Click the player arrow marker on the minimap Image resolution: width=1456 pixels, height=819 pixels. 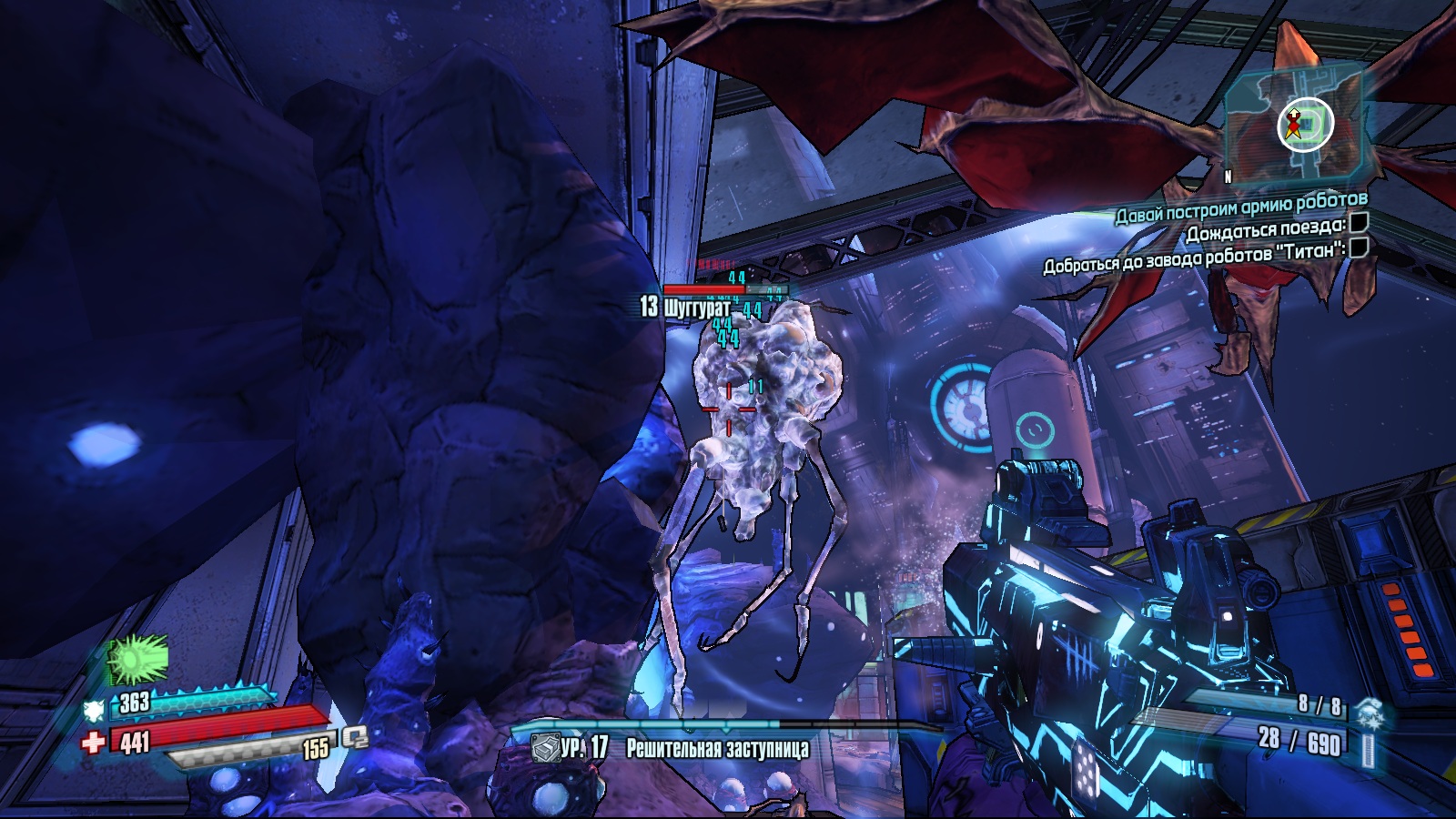click(x=1292, y=123)
